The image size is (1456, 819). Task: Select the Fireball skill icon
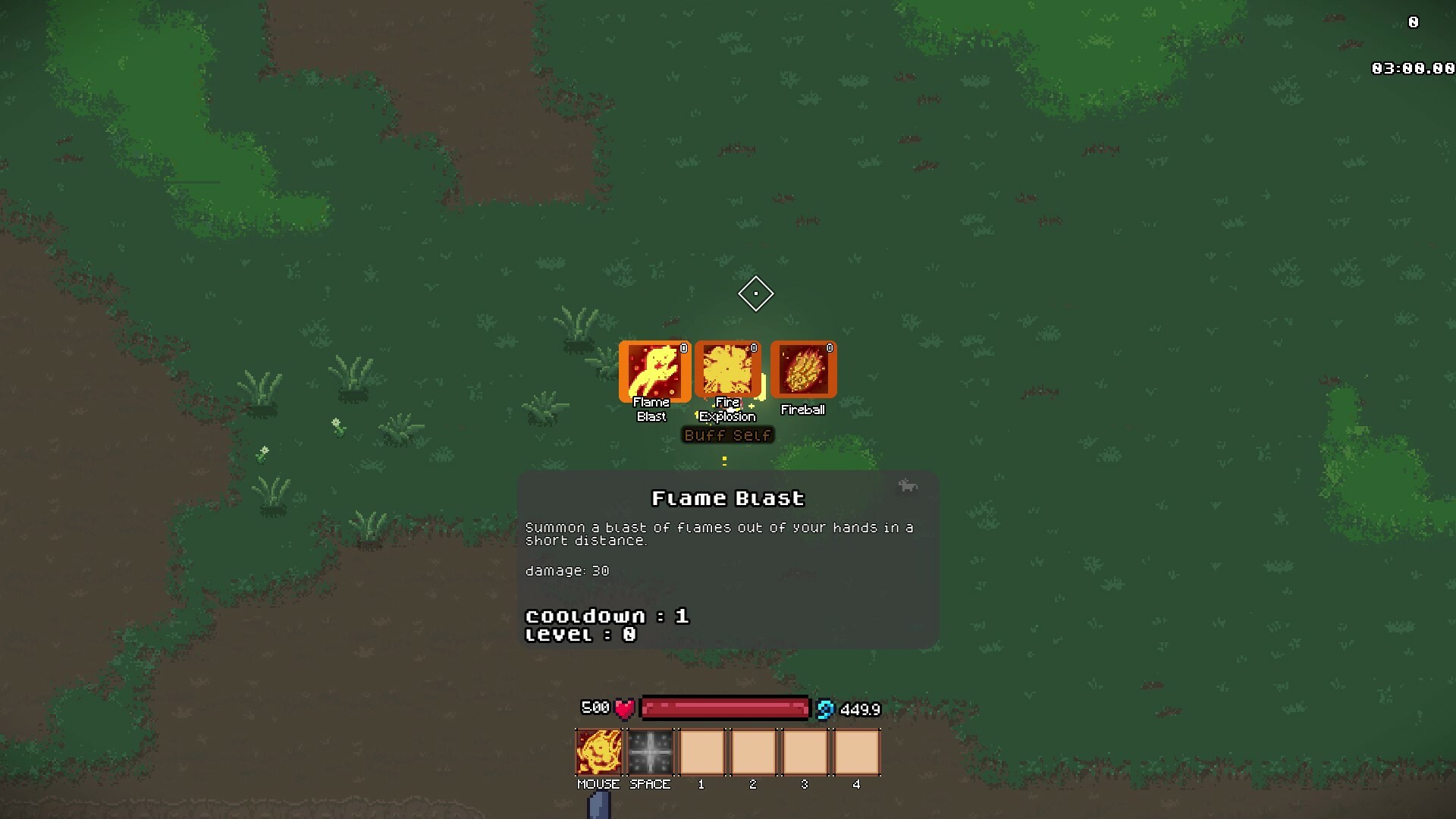click(803, 369)
